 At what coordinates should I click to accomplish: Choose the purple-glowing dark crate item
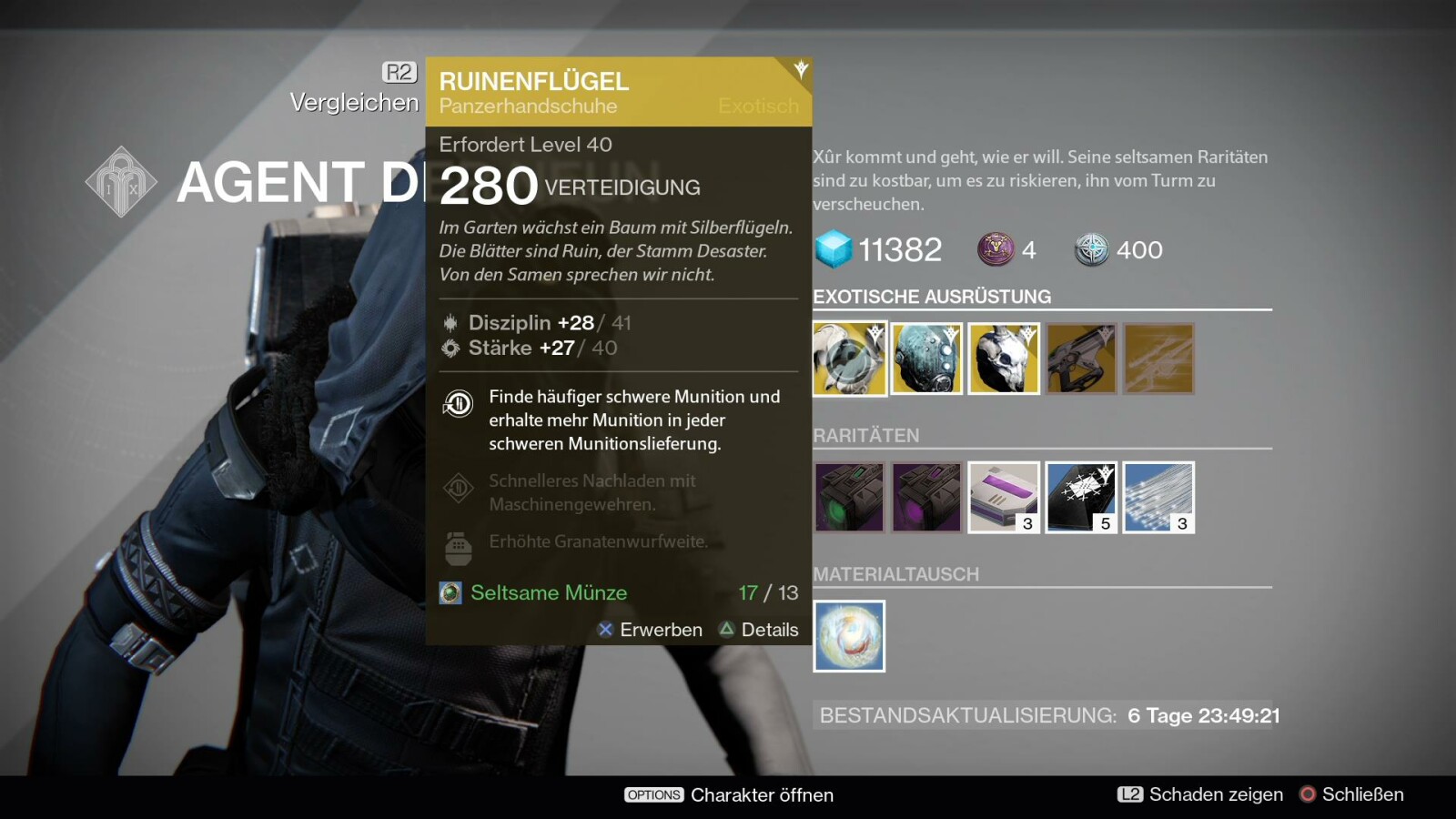(926, 497)
